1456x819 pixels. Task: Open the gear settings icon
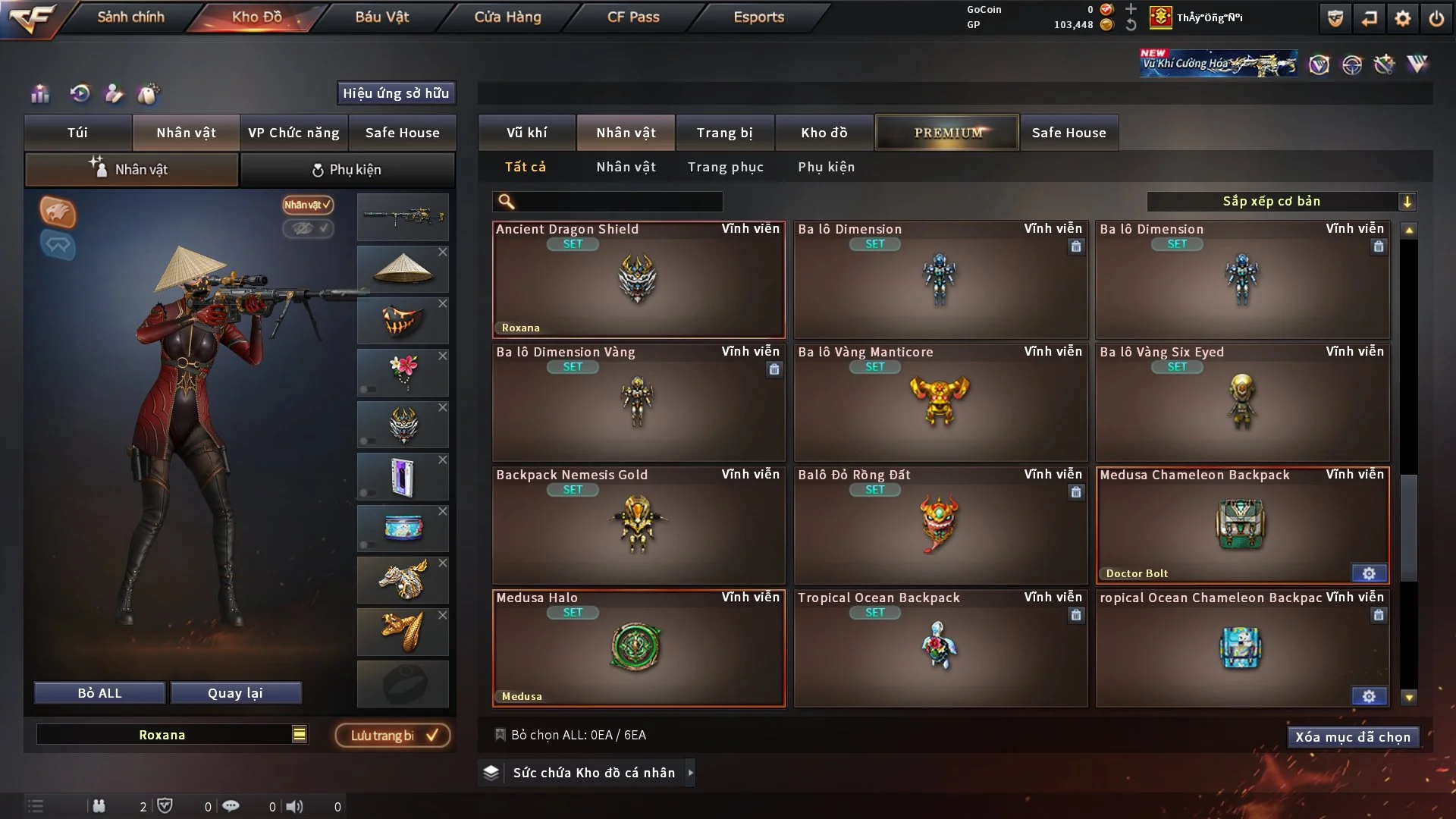(x=1402, y=18)
